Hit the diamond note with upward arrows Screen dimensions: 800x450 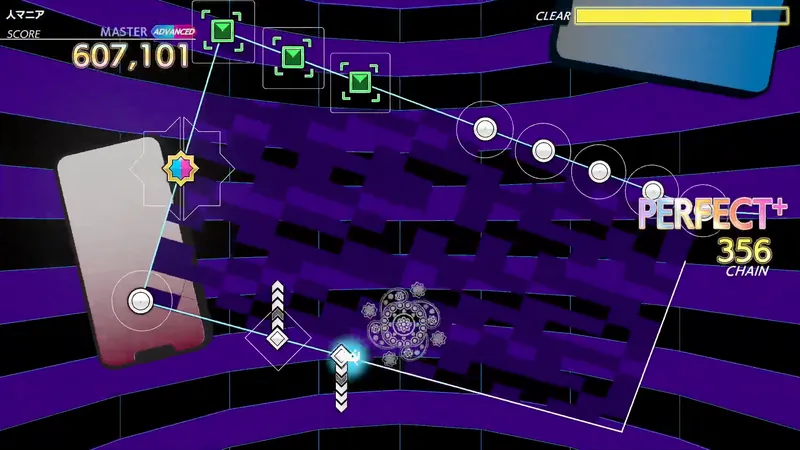coord(277,337)
